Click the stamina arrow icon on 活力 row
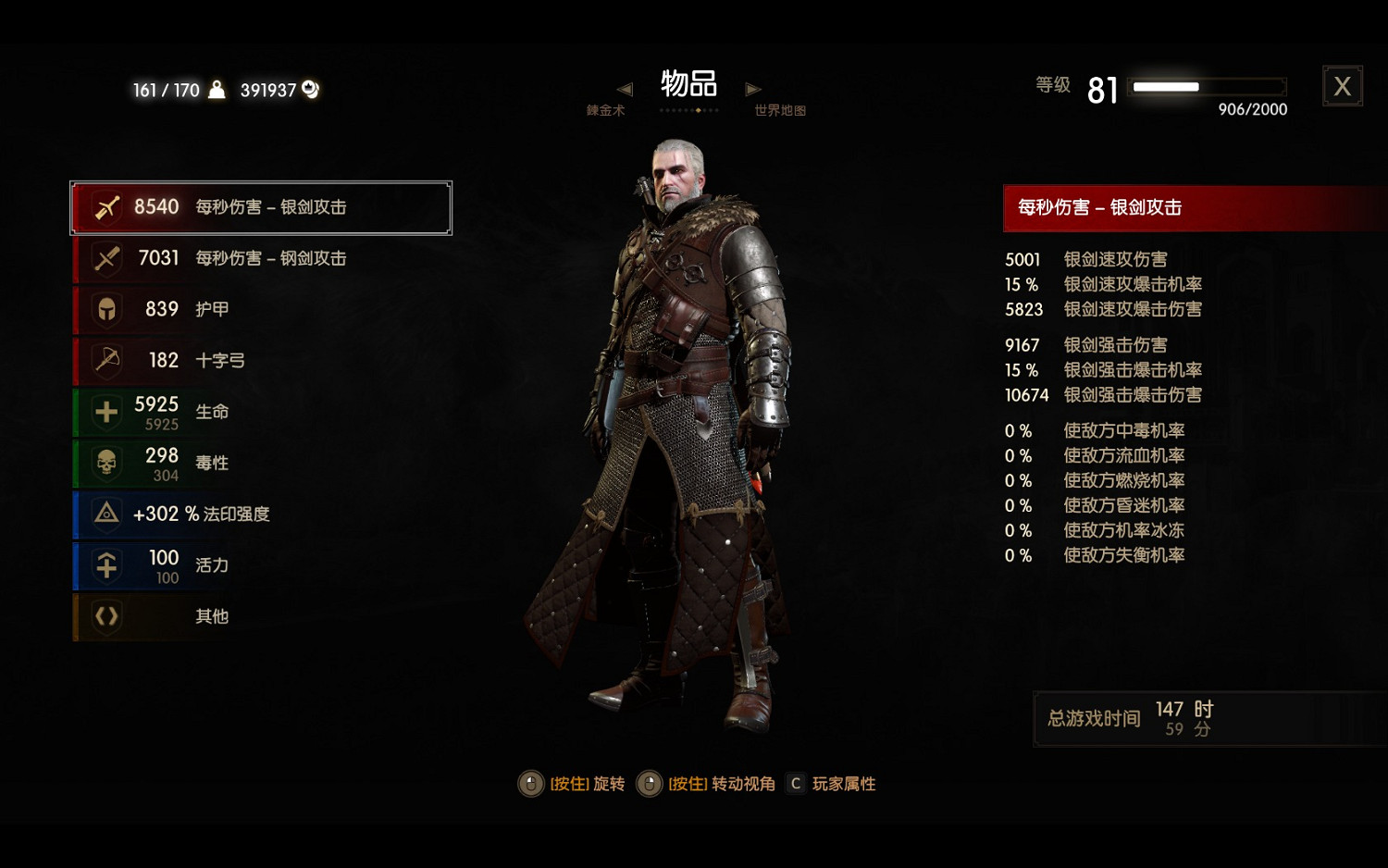Image resolution: width=1388 pixels, height=868 pixels. (x=105, y=565)
